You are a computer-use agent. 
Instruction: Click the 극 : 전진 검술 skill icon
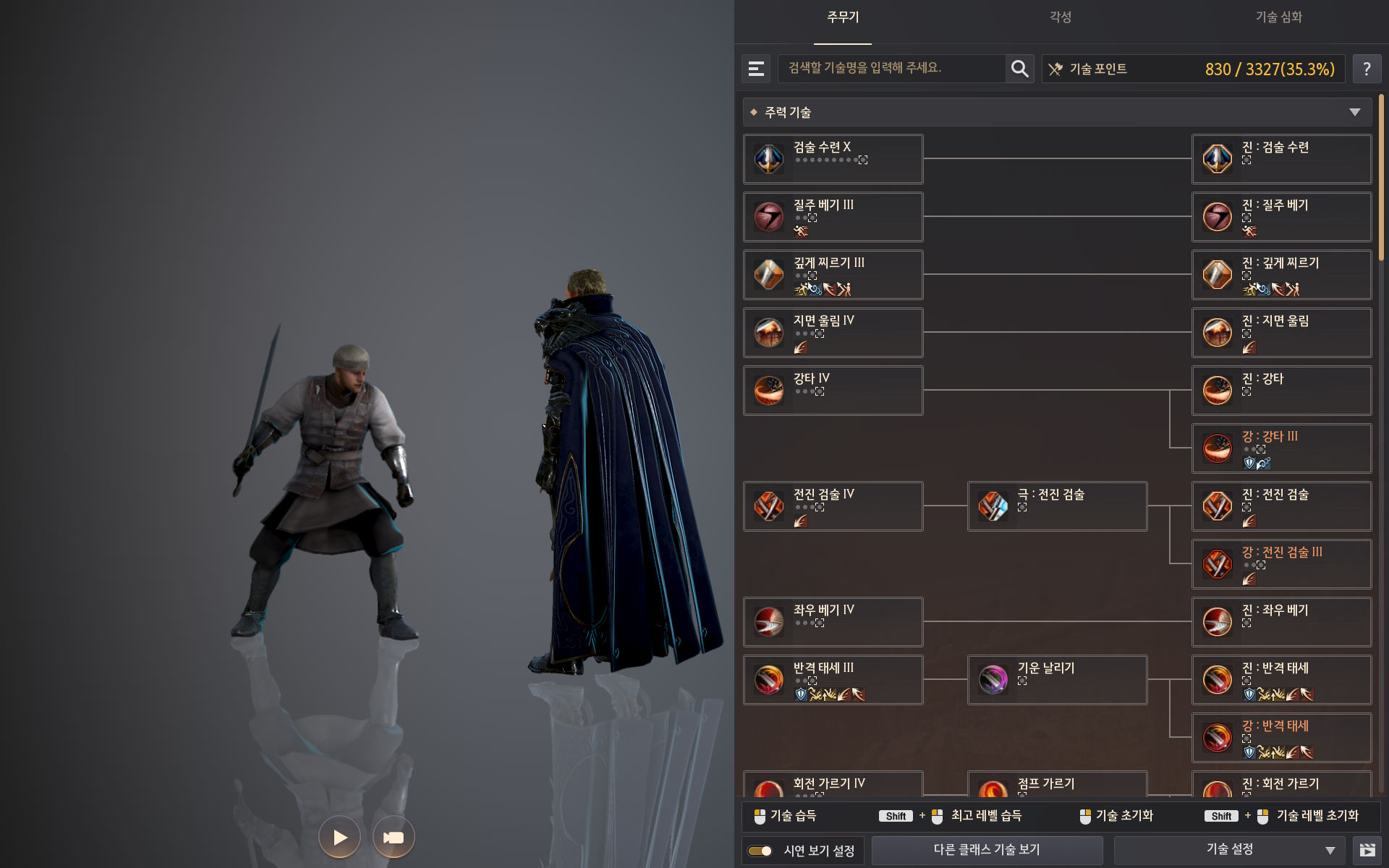(993, 506)
